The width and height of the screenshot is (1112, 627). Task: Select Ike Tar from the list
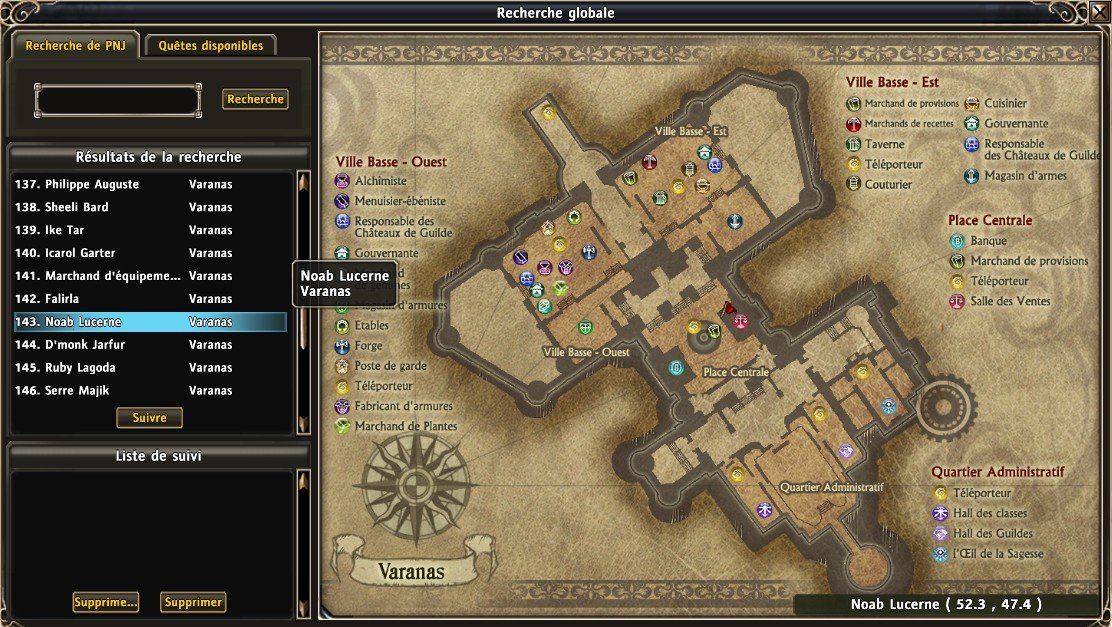[150, 230]
